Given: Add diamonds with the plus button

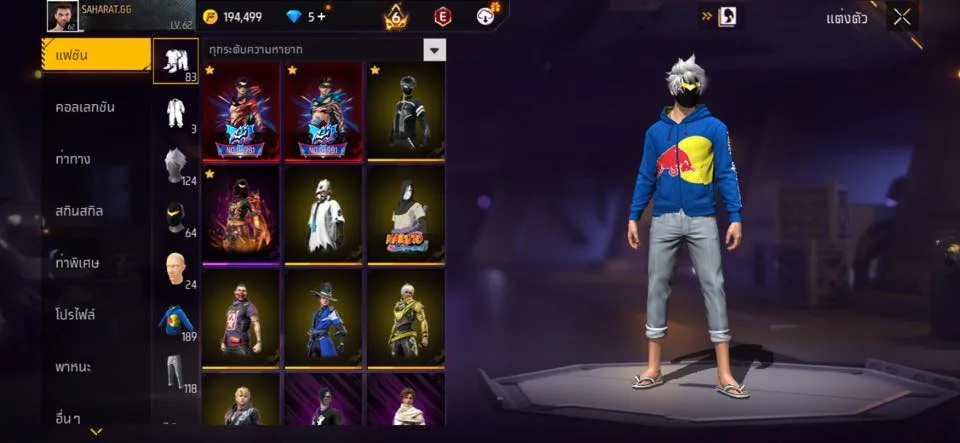Looking at the screenshot, I should [321, 16].
